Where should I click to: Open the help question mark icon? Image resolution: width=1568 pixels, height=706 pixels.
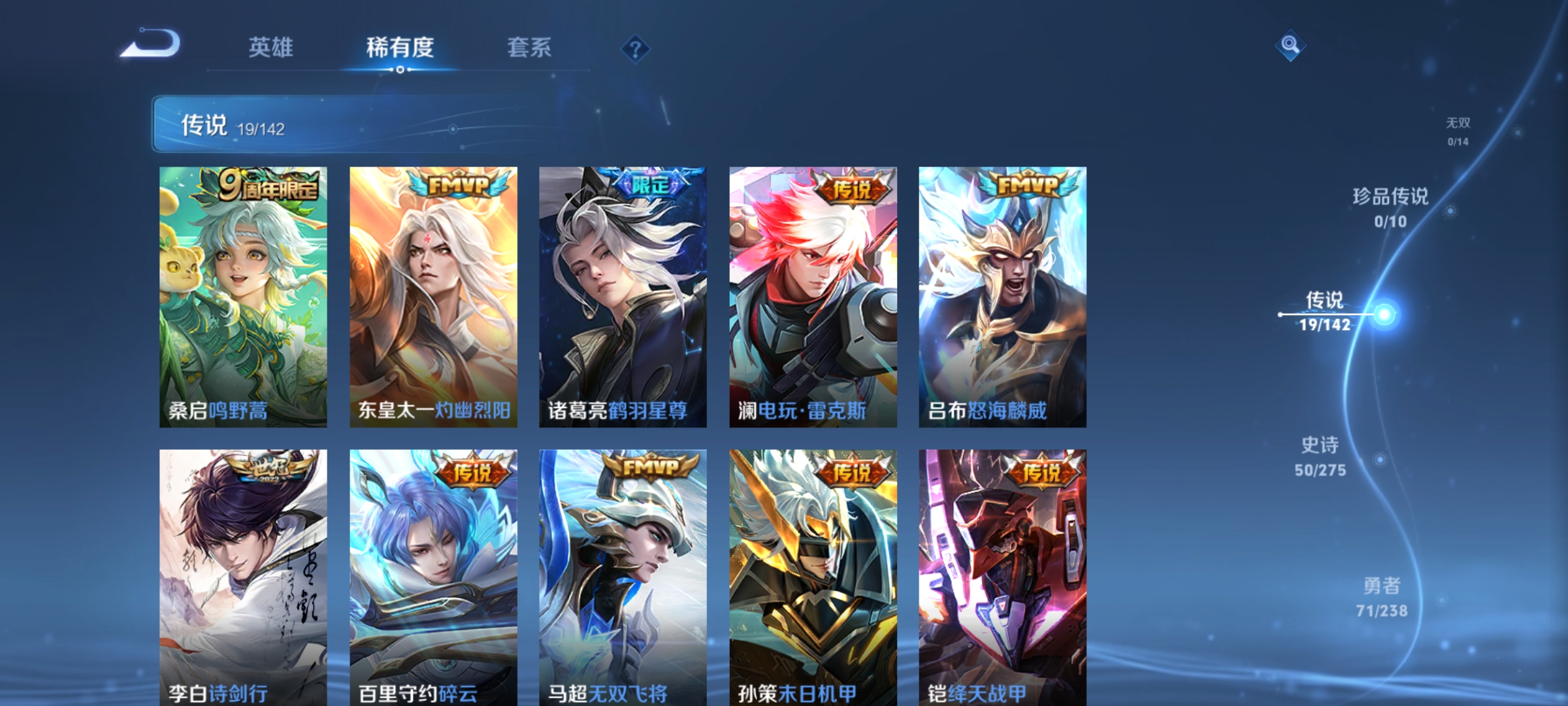[636, 48]
